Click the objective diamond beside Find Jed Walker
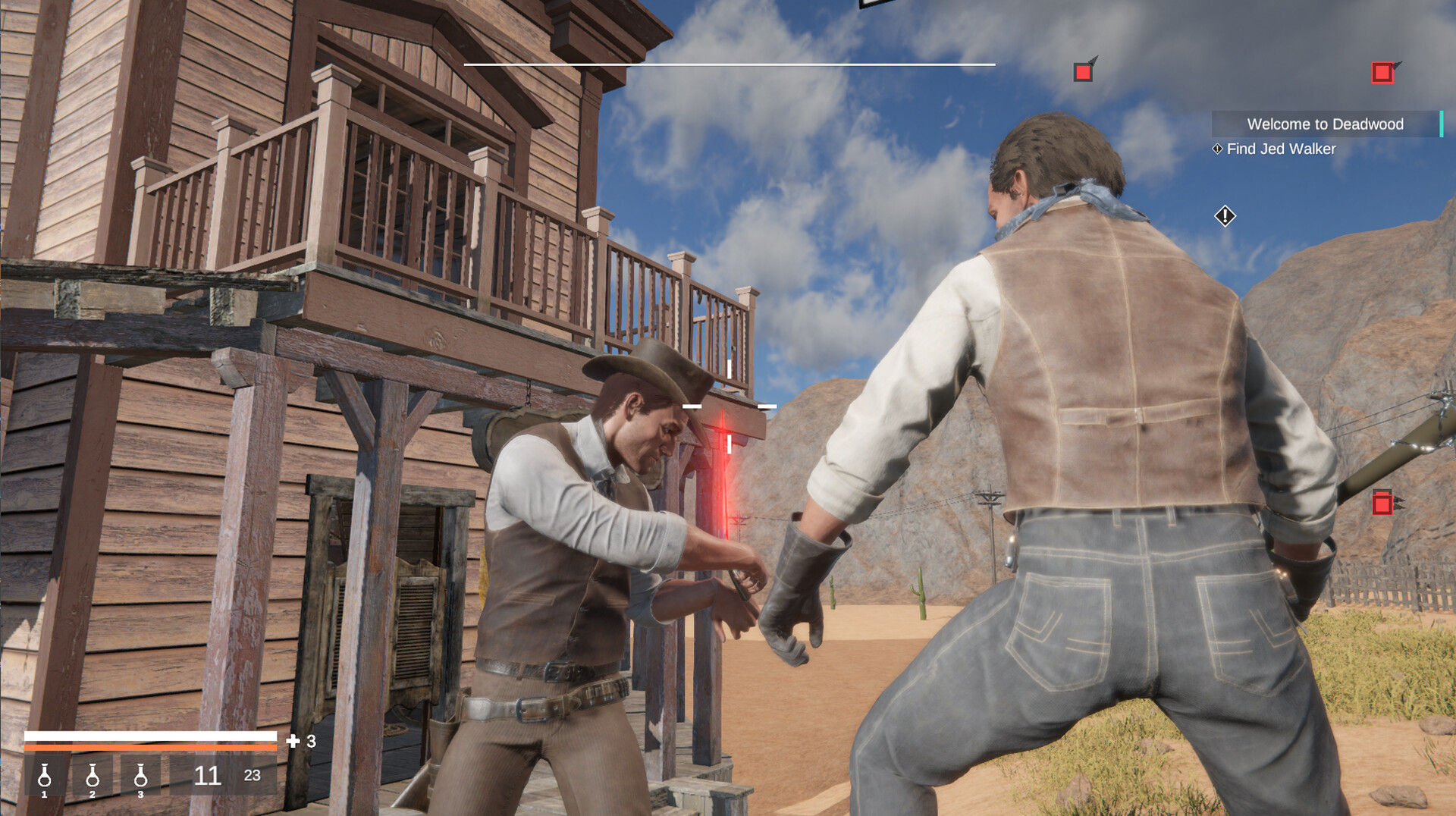This screenshot has height=816, width=1456. tap(1219, 149)
